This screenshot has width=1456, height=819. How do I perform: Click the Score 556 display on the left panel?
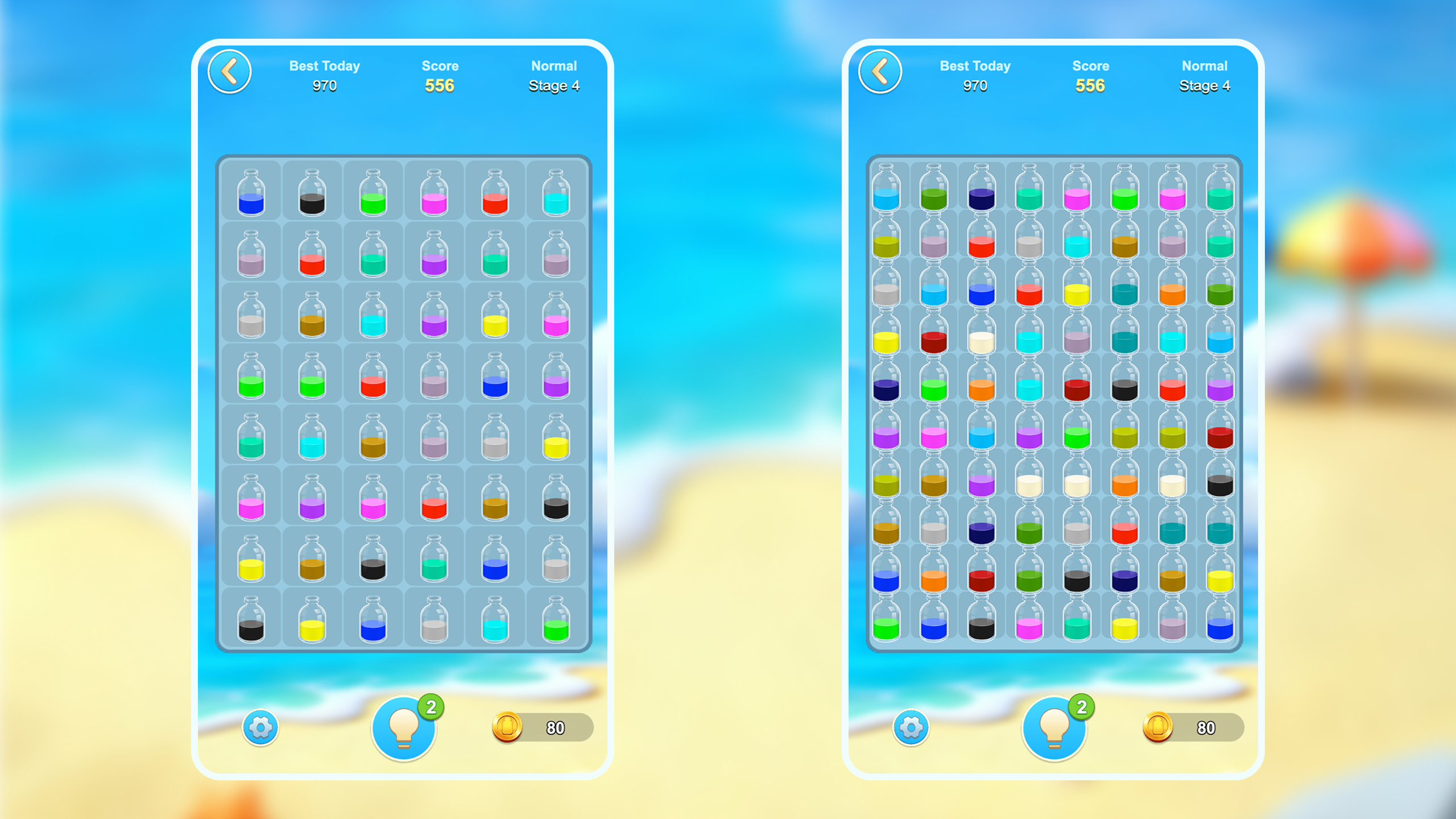pos(440,76)
